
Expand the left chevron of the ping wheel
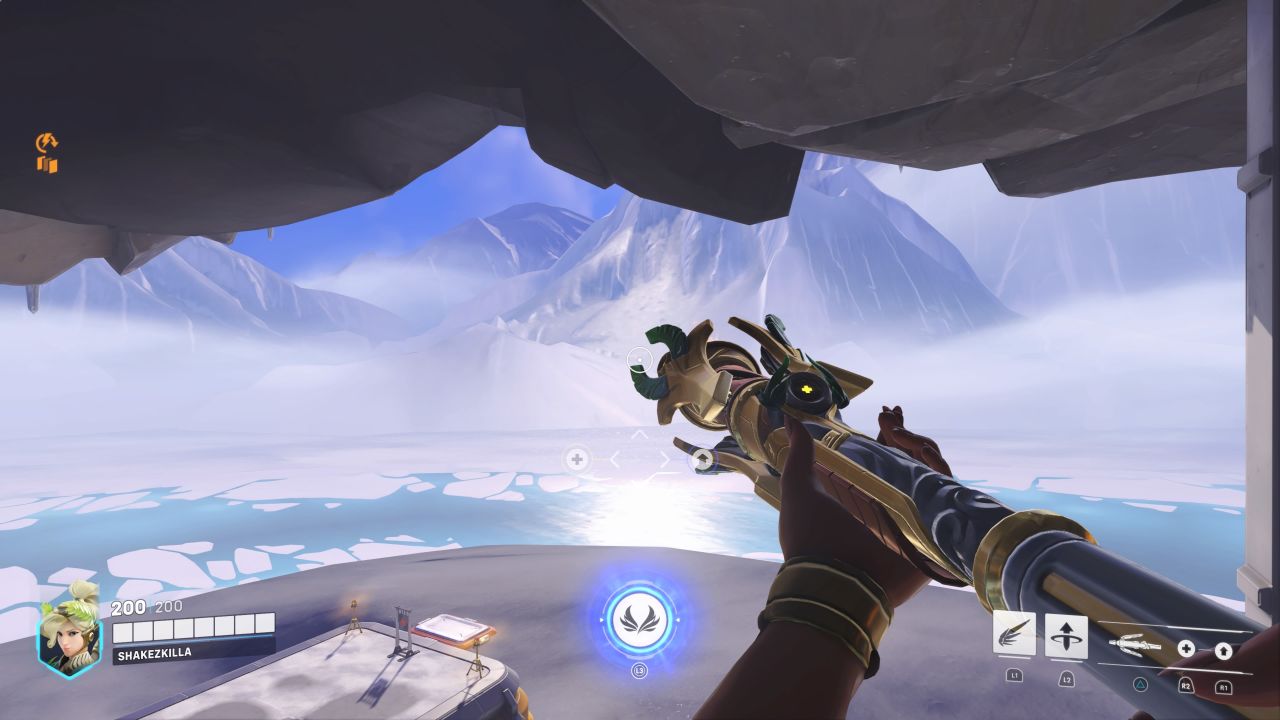[x=614, y=458]
